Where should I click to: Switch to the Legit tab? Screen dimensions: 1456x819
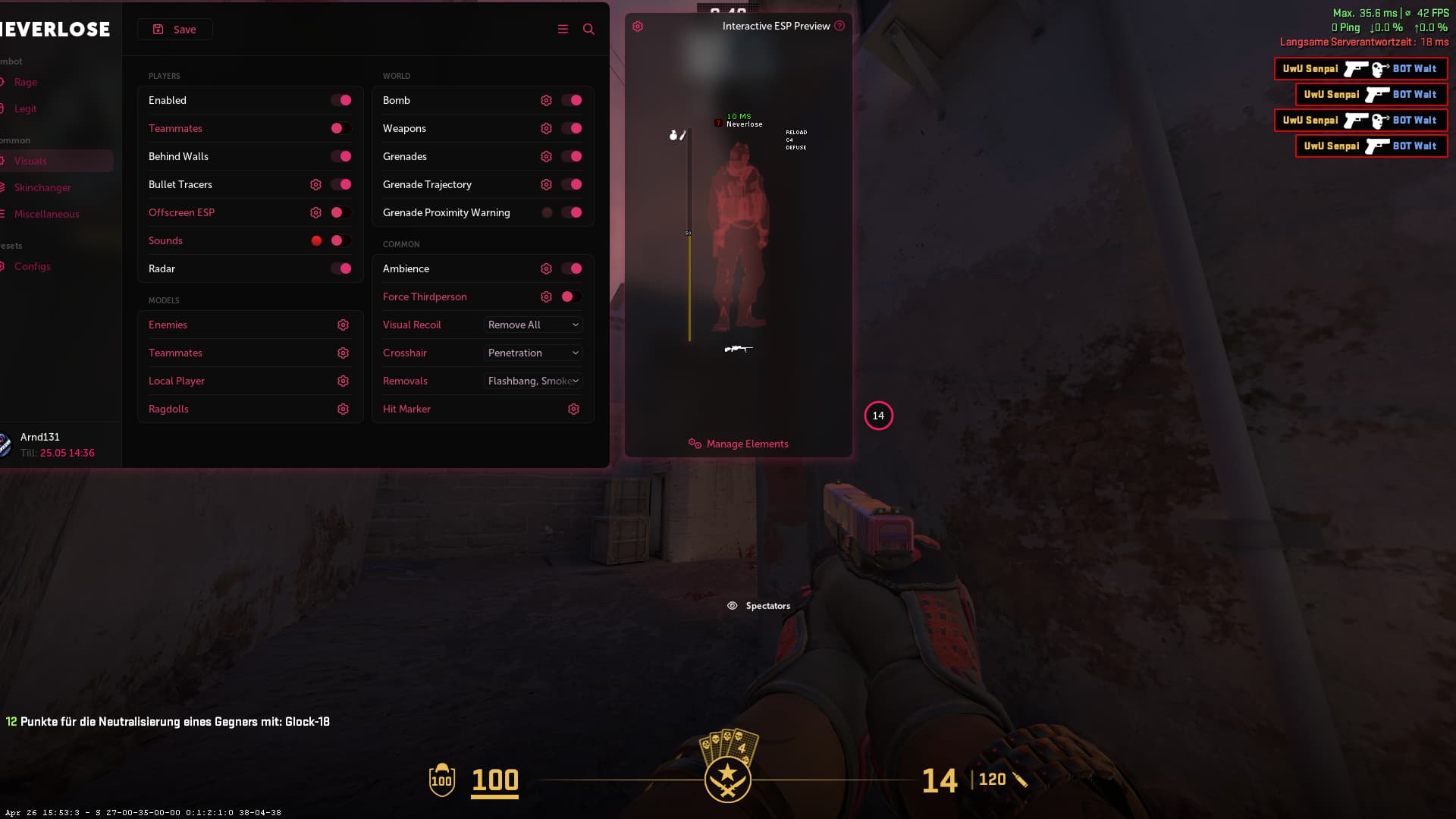pyautogui.click(x=26, y=108)
